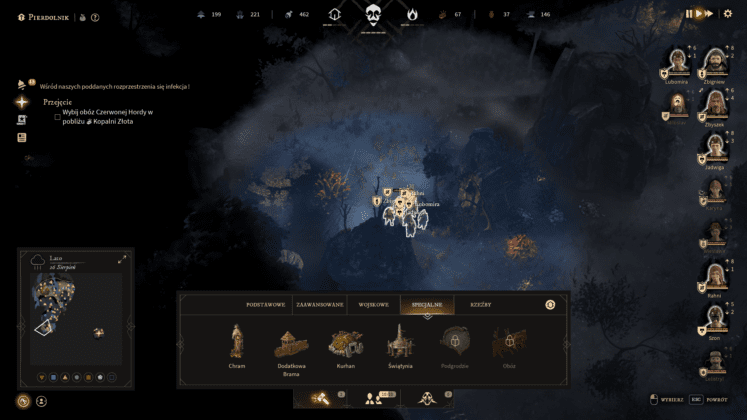Open the help question mark icon
747x420 pixels.
point(95,17)
